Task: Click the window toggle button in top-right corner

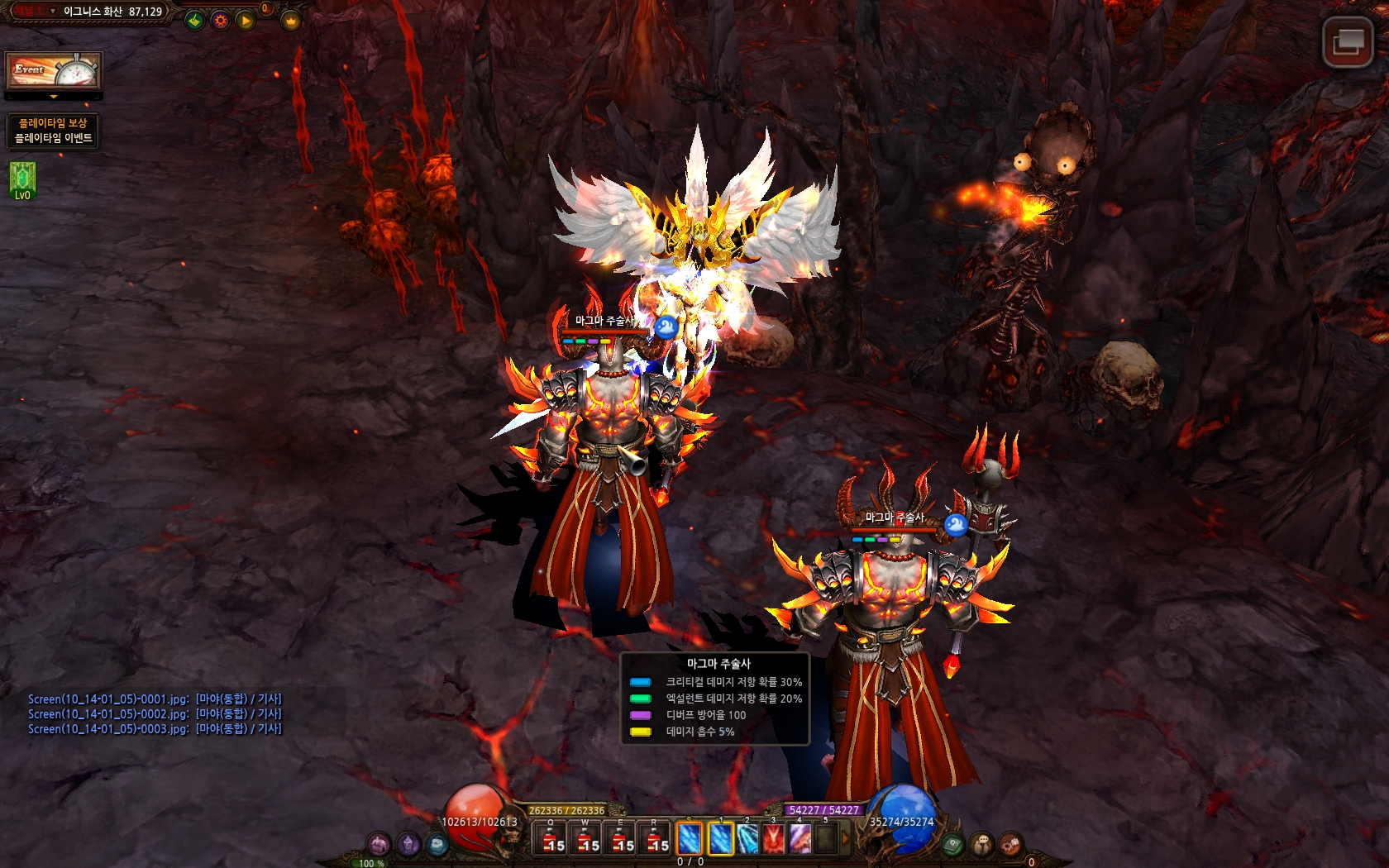Action: [1347, 41]
